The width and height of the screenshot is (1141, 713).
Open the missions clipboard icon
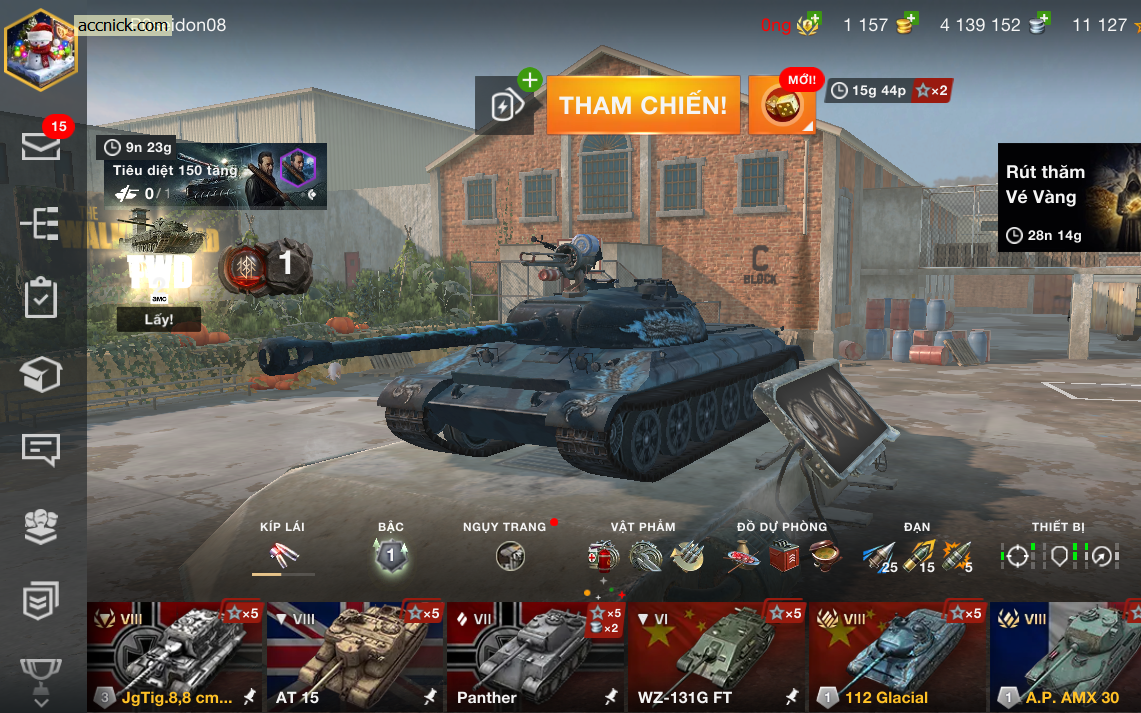pos(41,298)
